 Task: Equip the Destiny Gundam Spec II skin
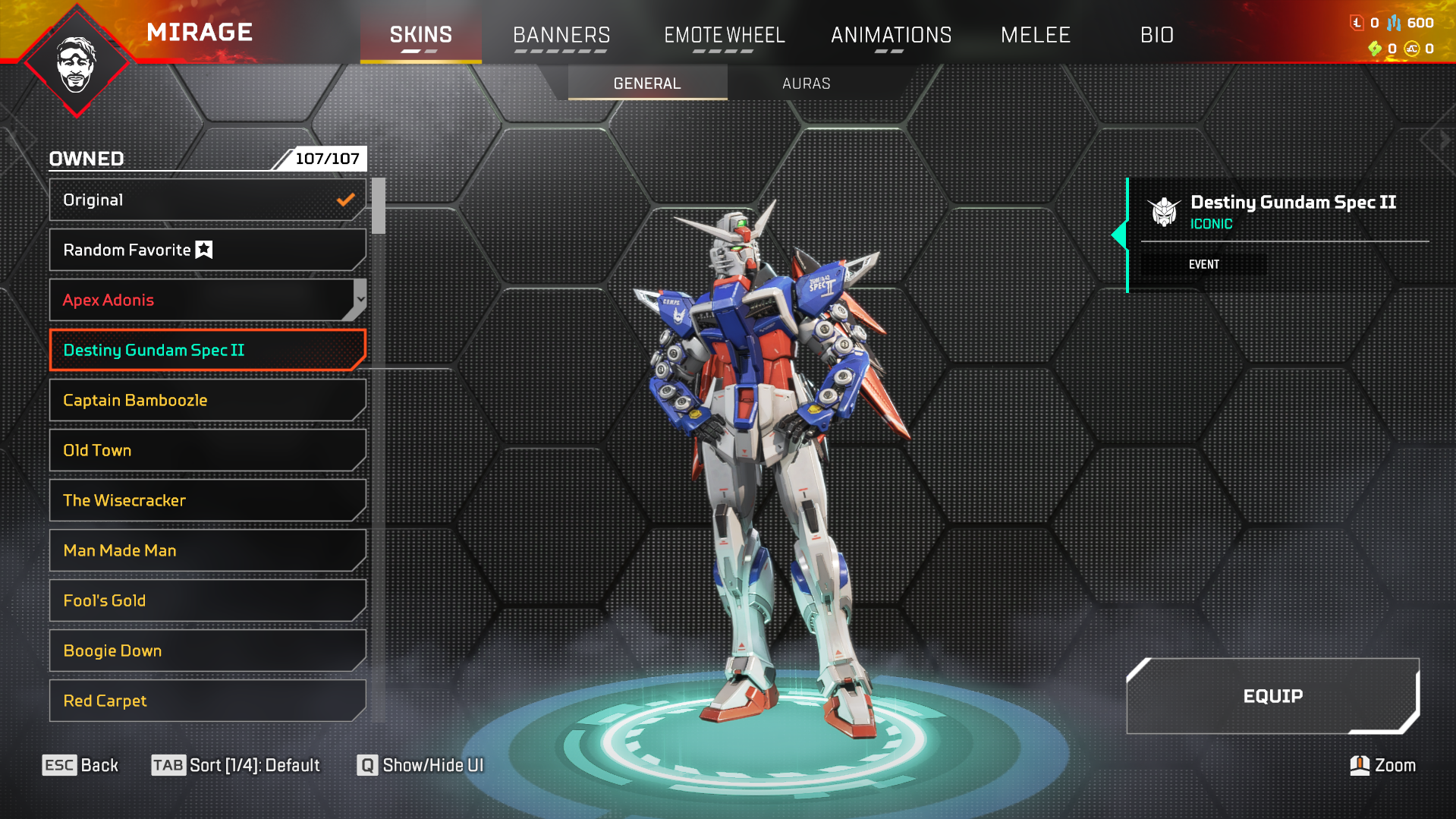point(1272,696)
